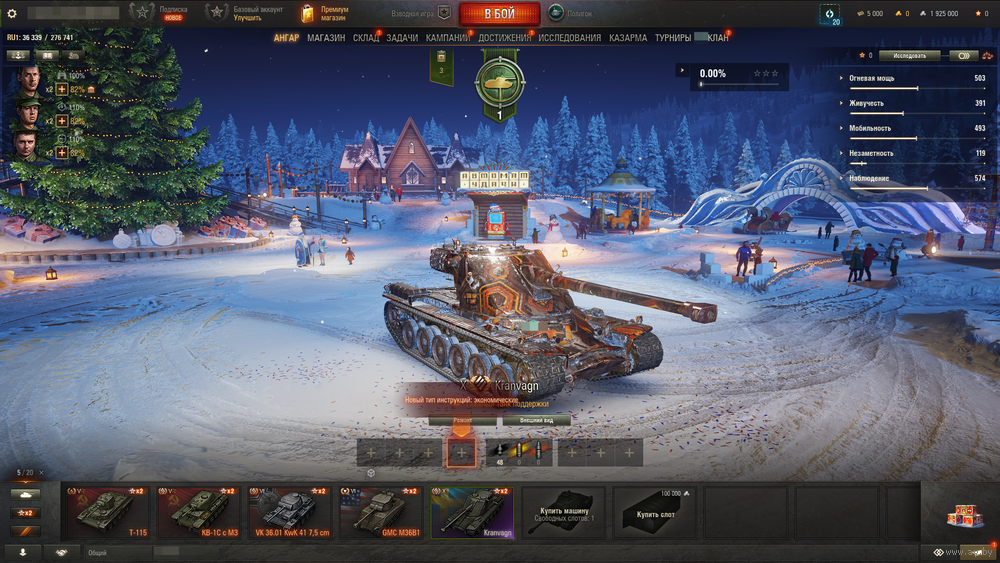The width and height of the screenshot is (1000, 563).
Task: Buy a new slot via Купить слот
Action: coord(655,513)
